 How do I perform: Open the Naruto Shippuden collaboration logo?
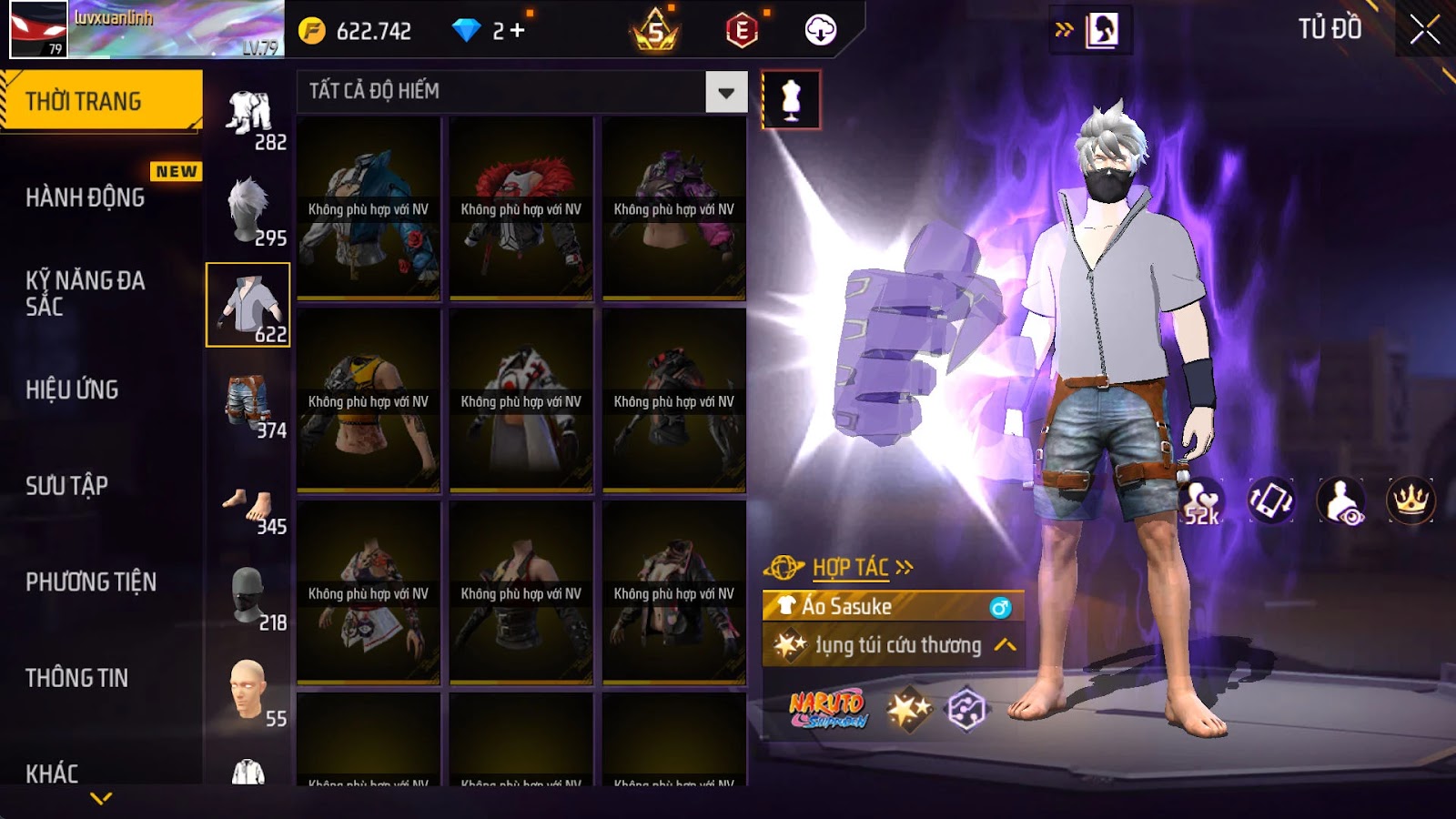(827, 709)
